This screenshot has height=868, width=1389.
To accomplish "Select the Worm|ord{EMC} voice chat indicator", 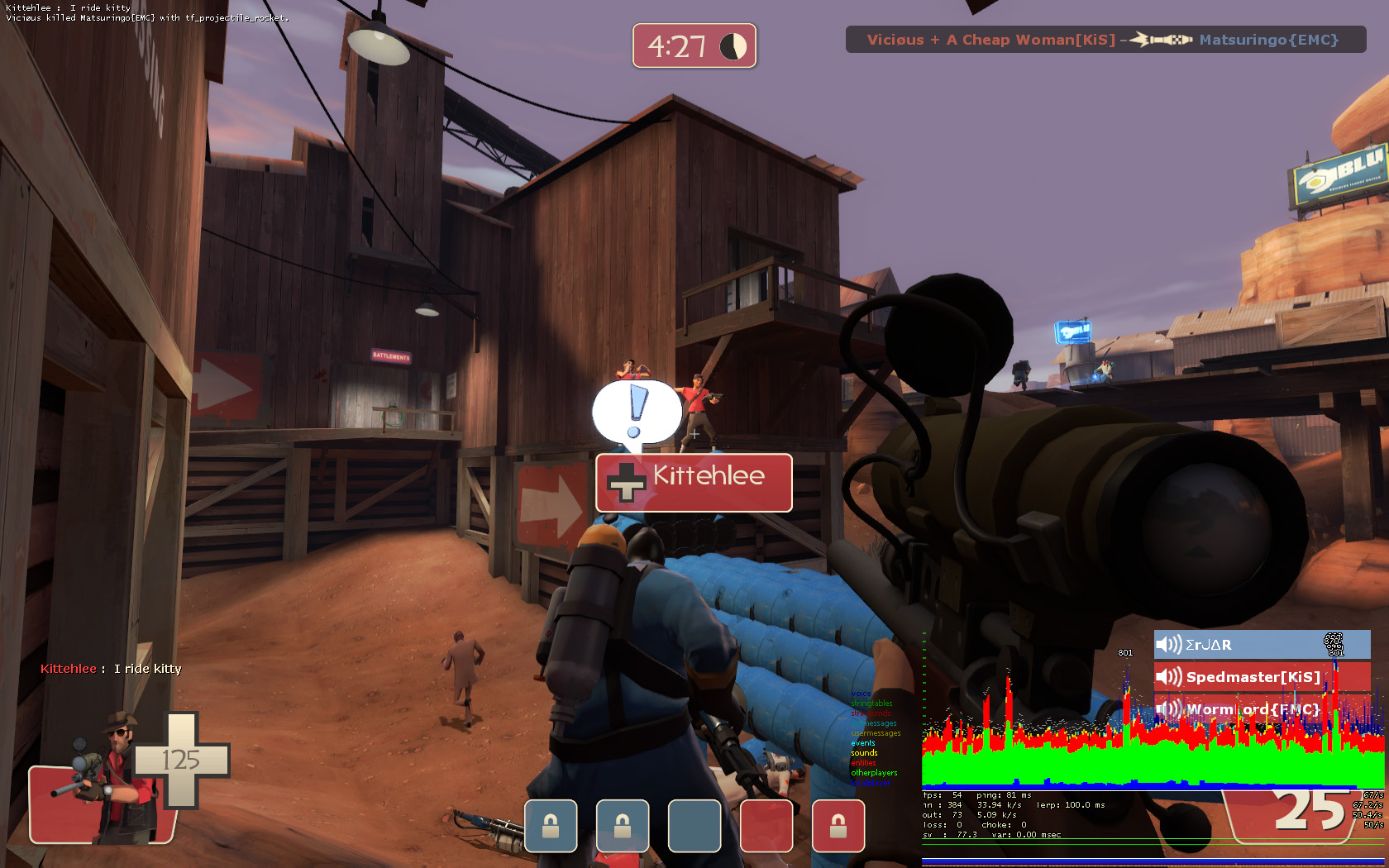I will (1261, 709).
